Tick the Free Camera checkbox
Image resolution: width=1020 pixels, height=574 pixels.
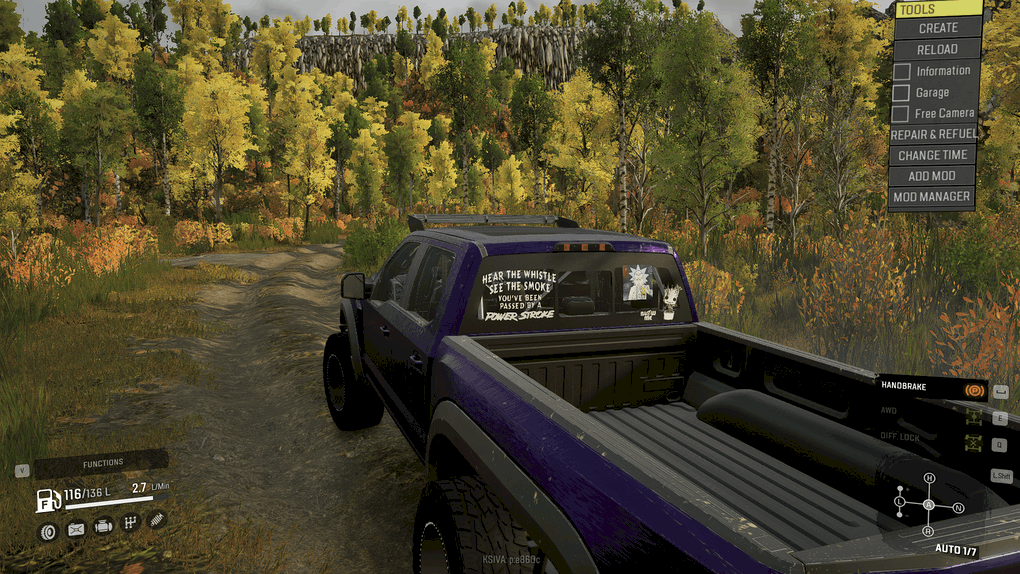902,114
